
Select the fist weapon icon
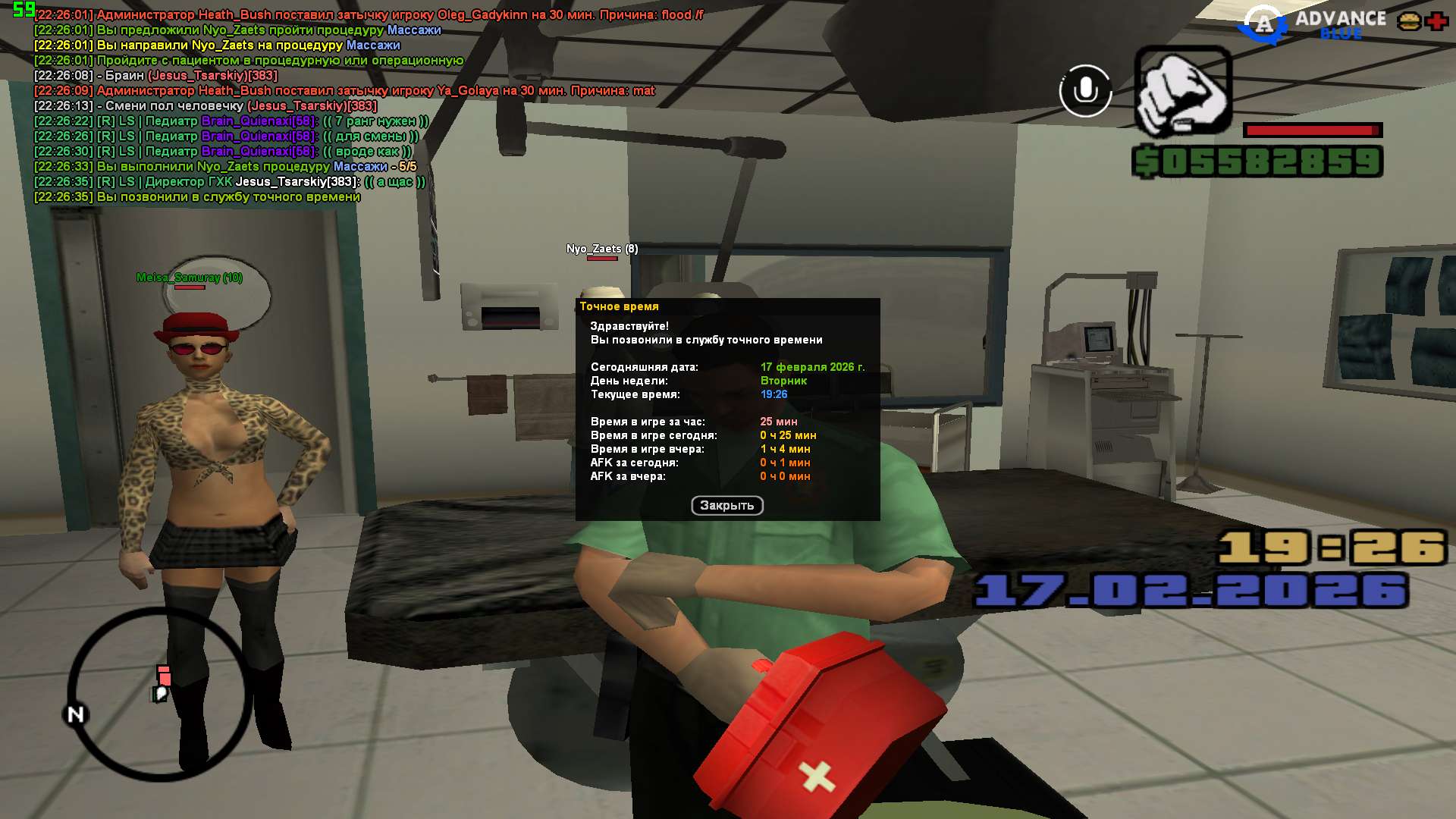point(1183,91)
